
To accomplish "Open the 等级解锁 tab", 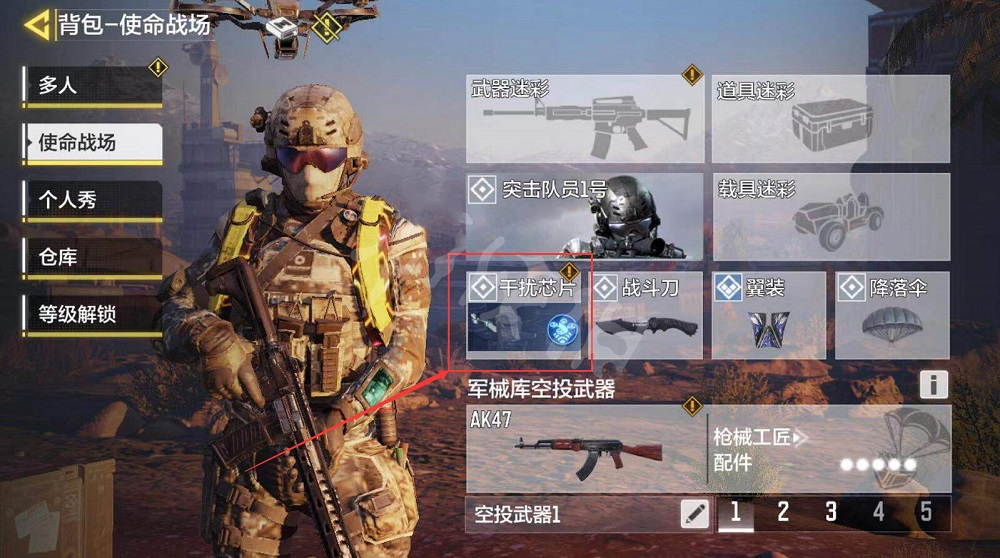I will coord(92,315).
